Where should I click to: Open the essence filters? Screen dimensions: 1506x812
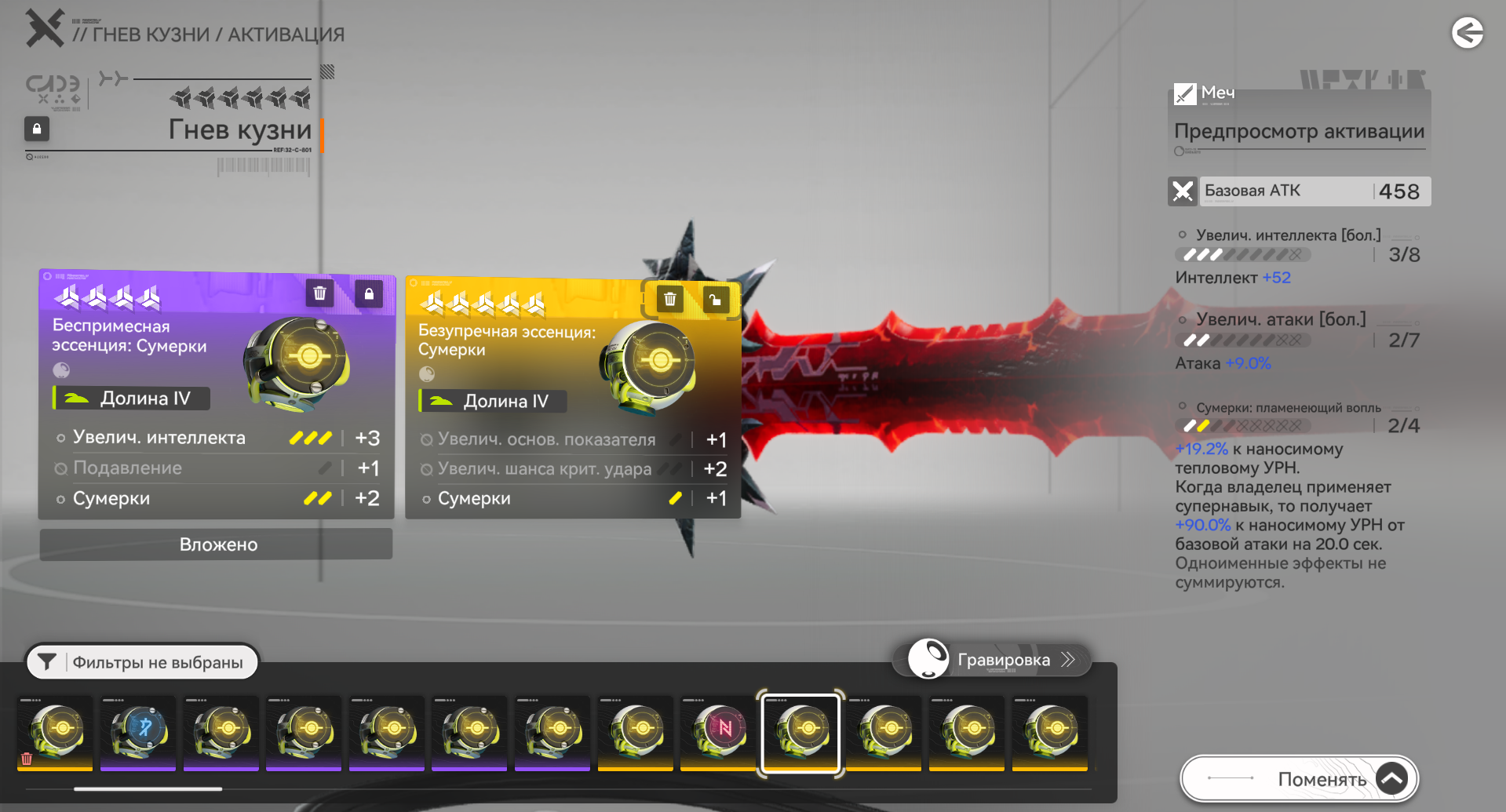pyautogui.click(x=142, y=662)
